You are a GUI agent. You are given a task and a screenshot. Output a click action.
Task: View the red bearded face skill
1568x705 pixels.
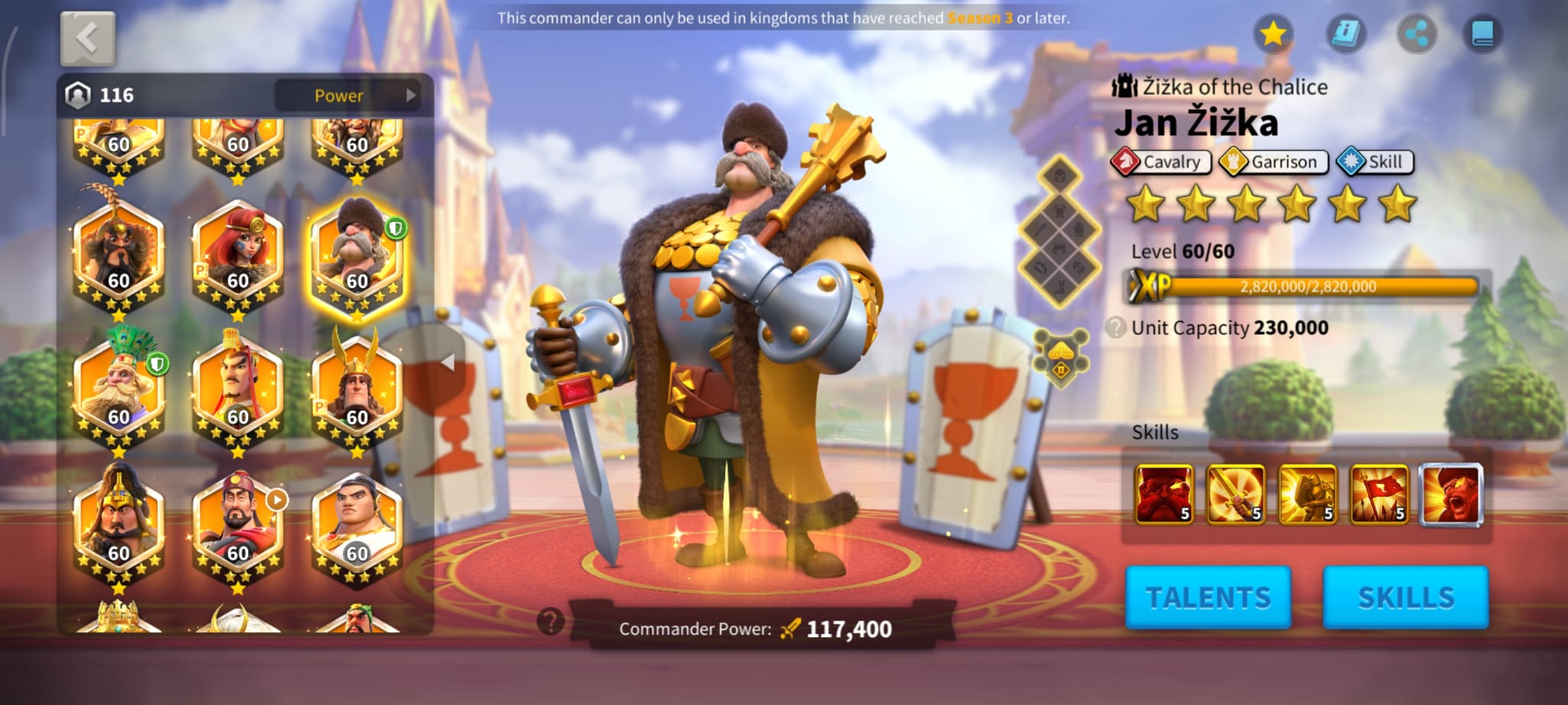[1164, 494]
